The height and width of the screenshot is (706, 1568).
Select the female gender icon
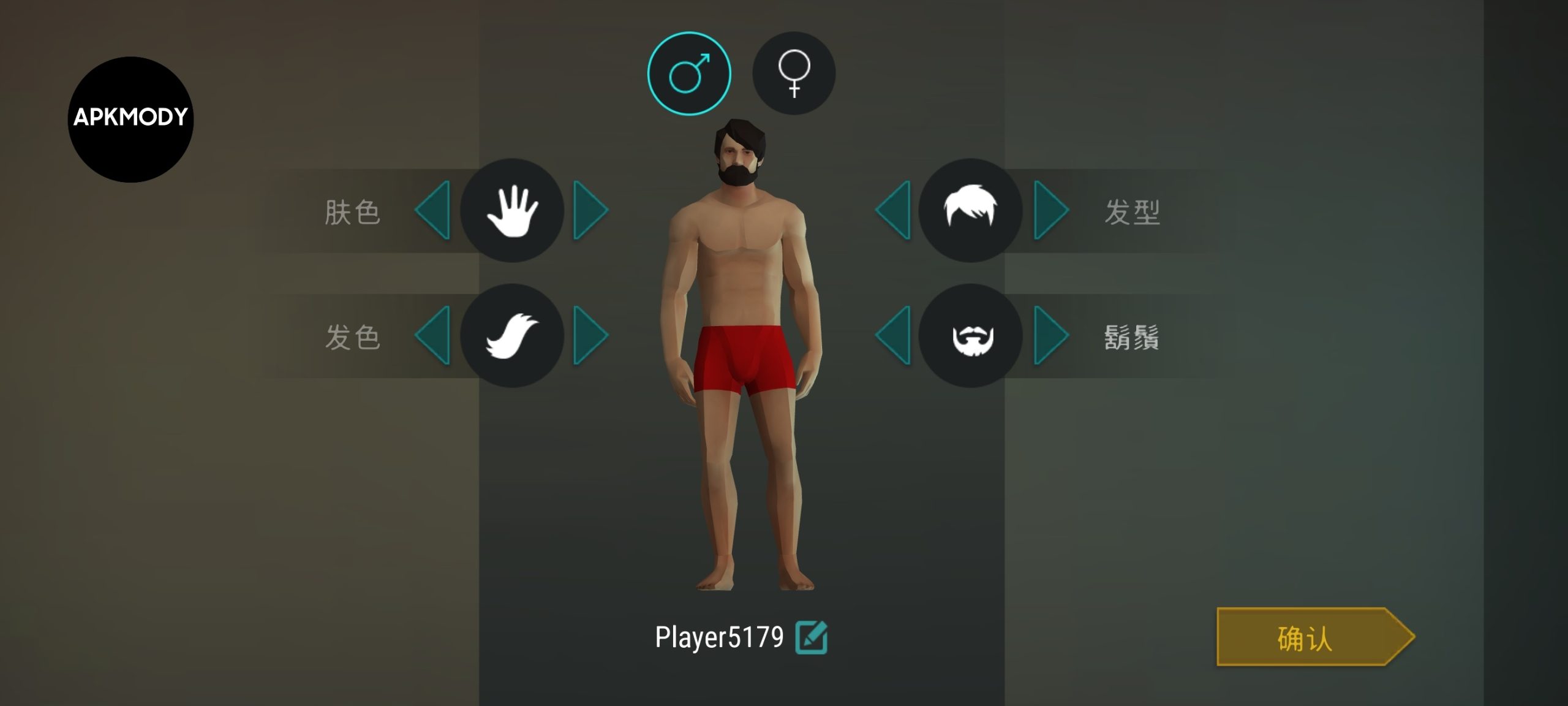(794, 74)
